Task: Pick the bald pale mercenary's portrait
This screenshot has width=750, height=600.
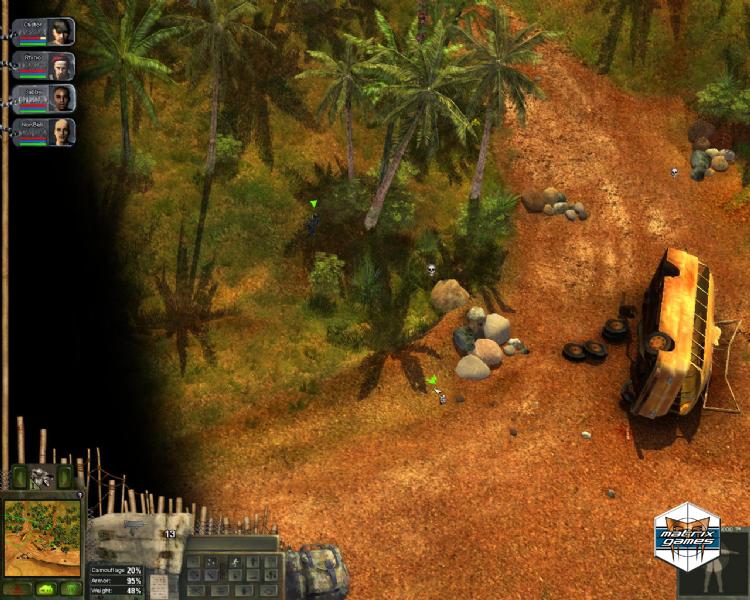Action: 62,131
